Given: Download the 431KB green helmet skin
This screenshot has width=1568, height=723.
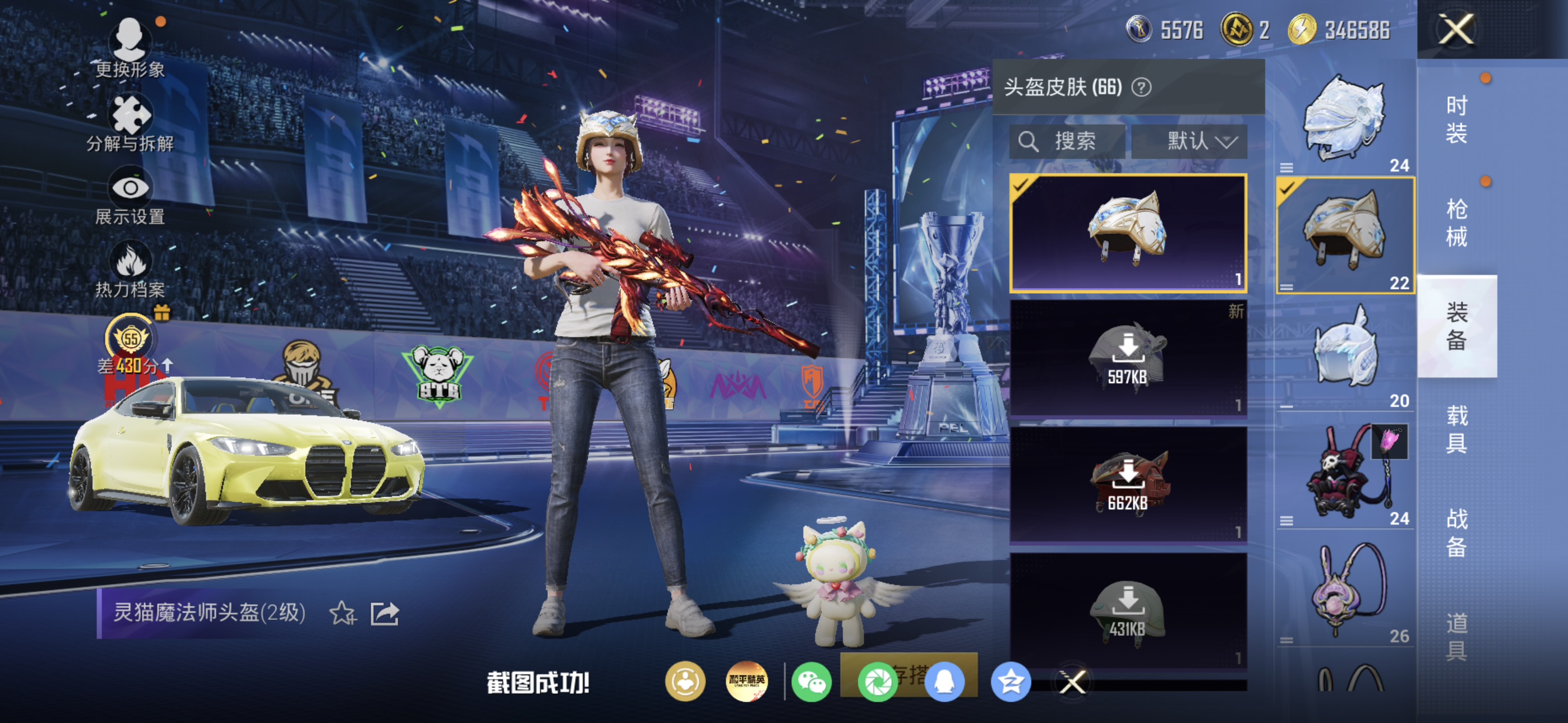Looking at the screenshot, I should [x=1128, y=610].
